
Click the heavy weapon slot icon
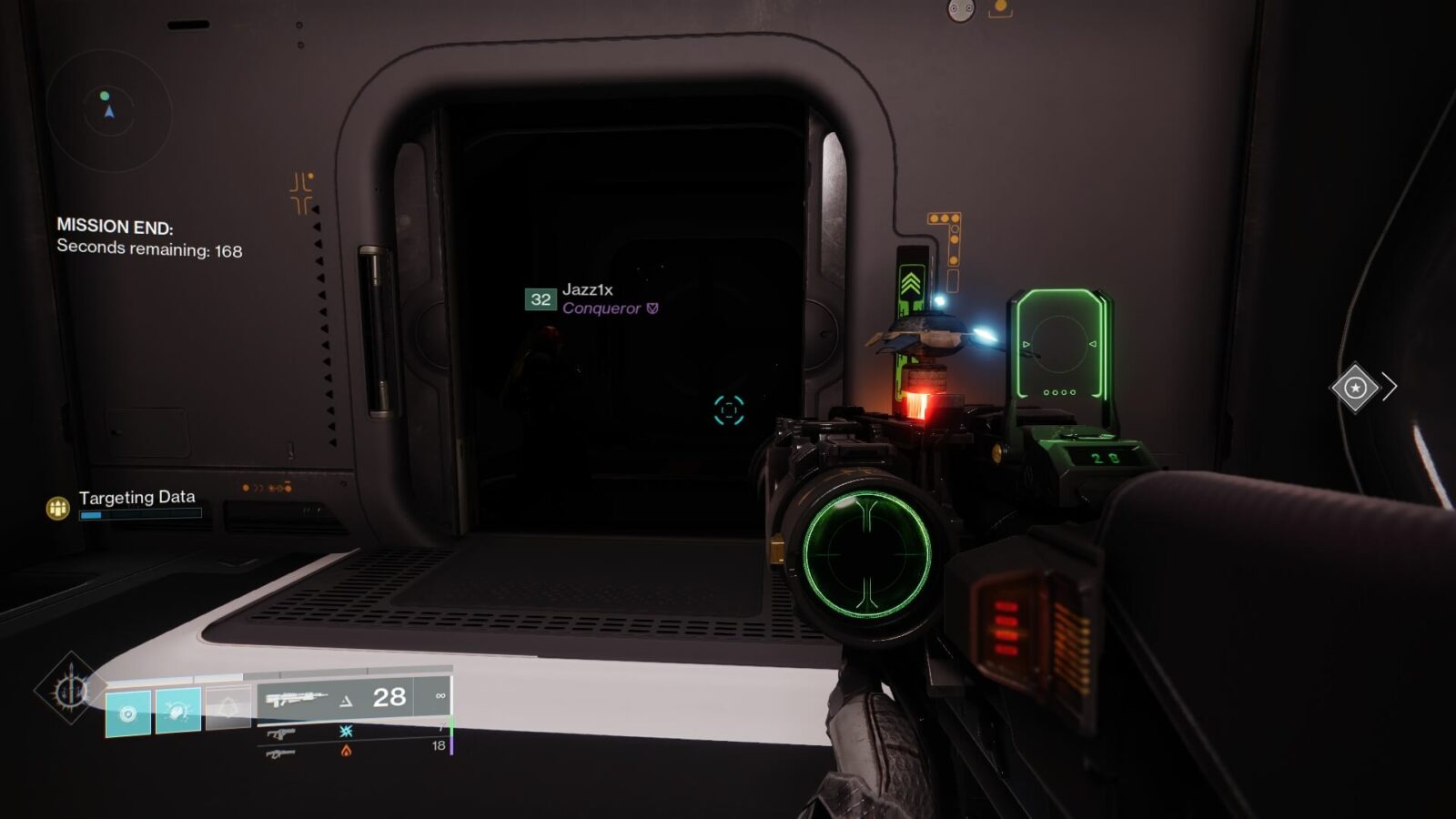282,753
